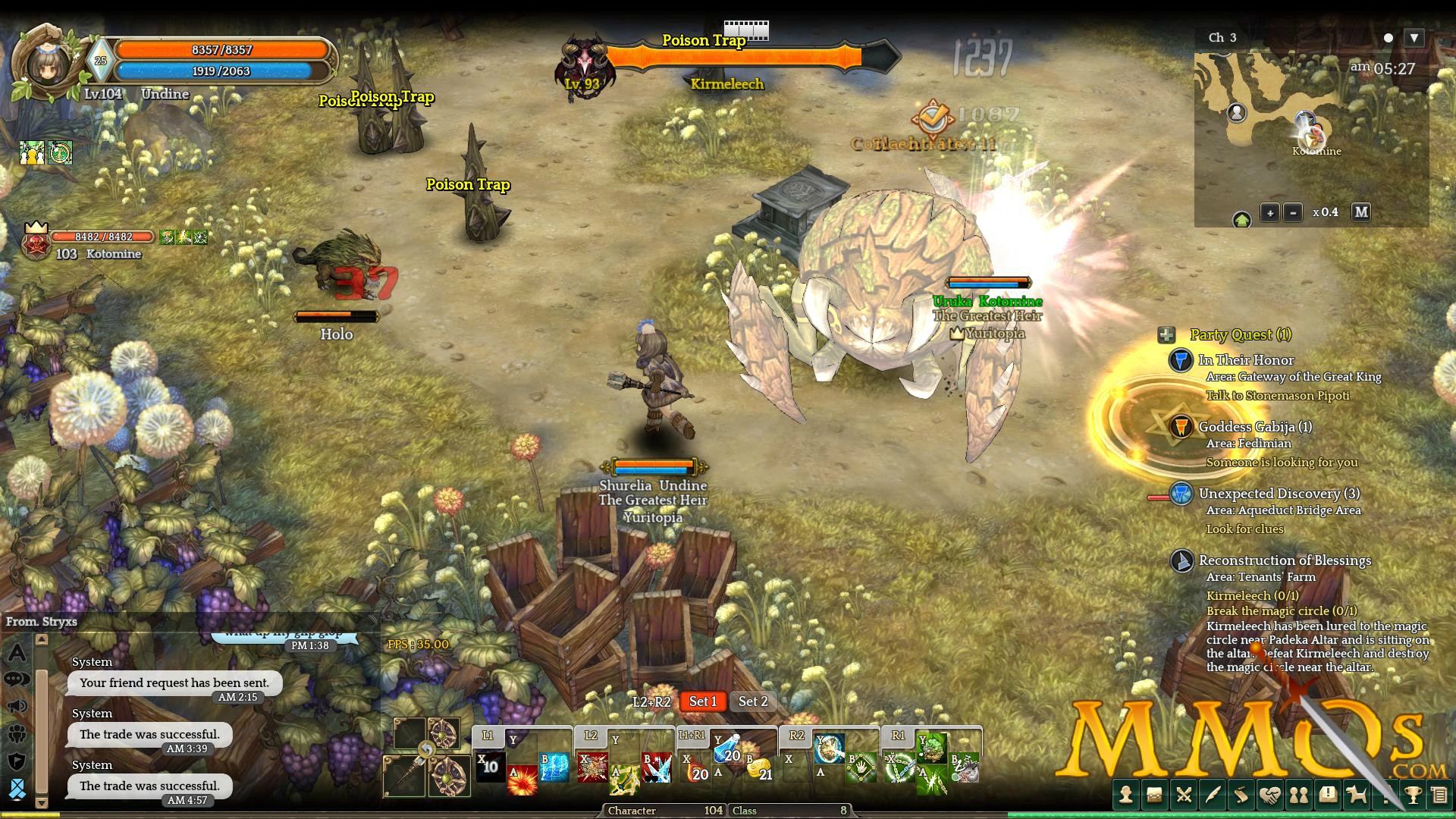This screenshot has width=1456, height=819.
Task: Open the handshake heart friends icon
Action: coord(1270,795)
